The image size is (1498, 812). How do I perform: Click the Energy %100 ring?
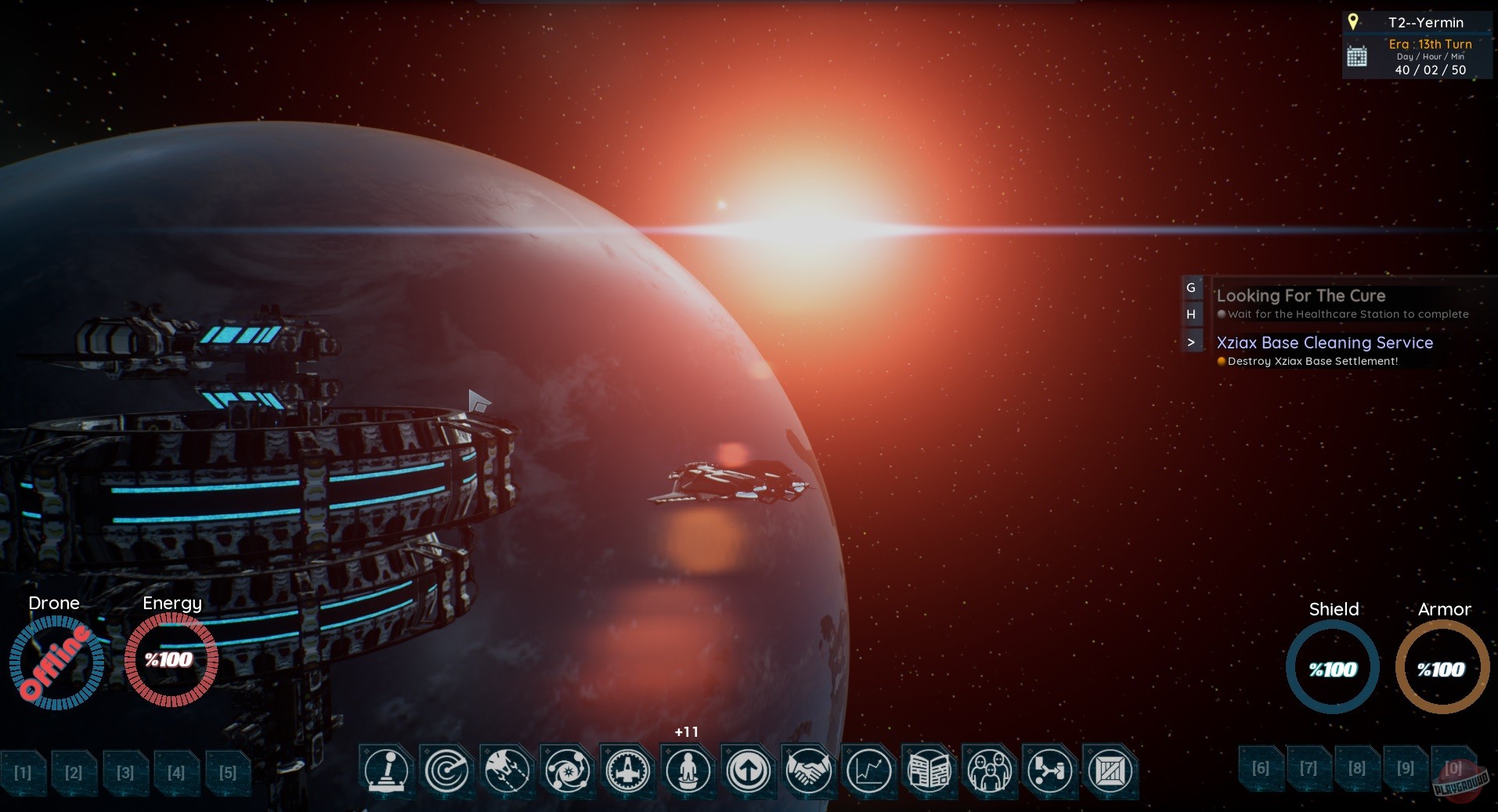pyautogui.click(x=171, y=660)
